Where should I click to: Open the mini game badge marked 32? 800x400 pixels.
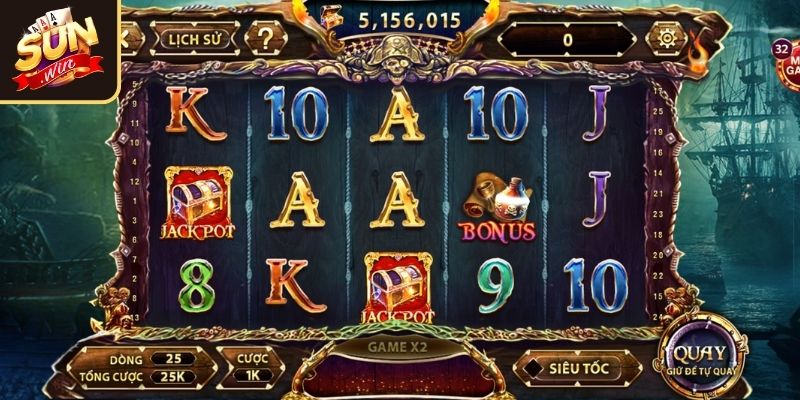[787, 62]
